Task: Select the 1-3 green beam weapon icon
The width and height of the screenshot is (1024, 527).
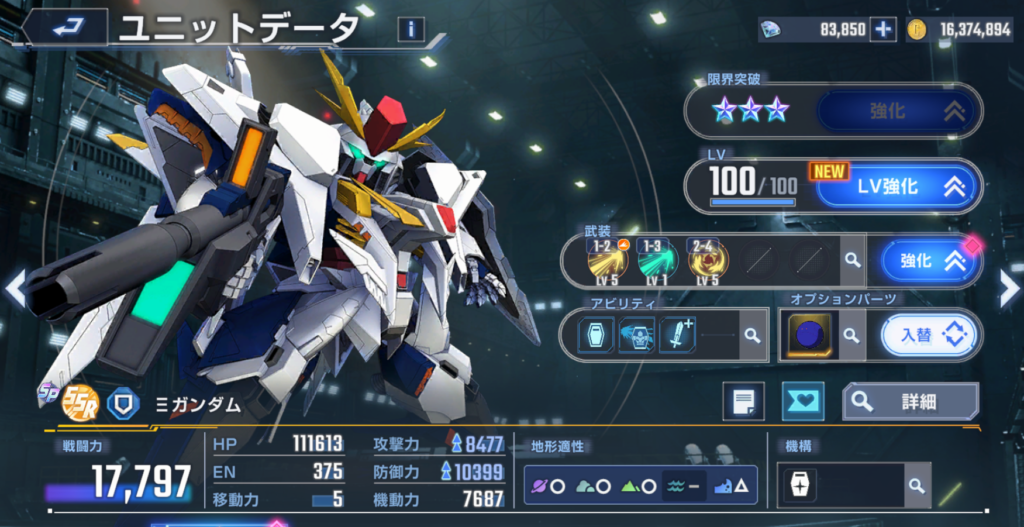Action: click(657, 260)
